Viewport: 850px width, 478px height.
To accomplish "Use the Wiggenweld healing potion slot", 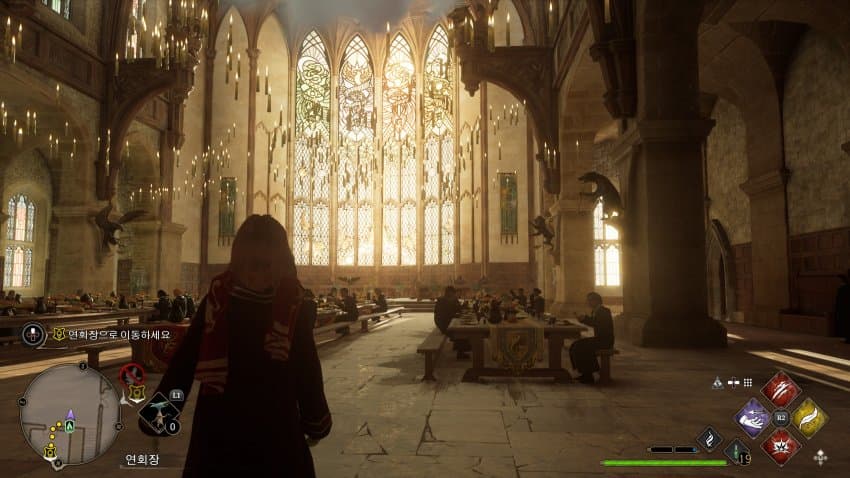I will click(737, 452).
